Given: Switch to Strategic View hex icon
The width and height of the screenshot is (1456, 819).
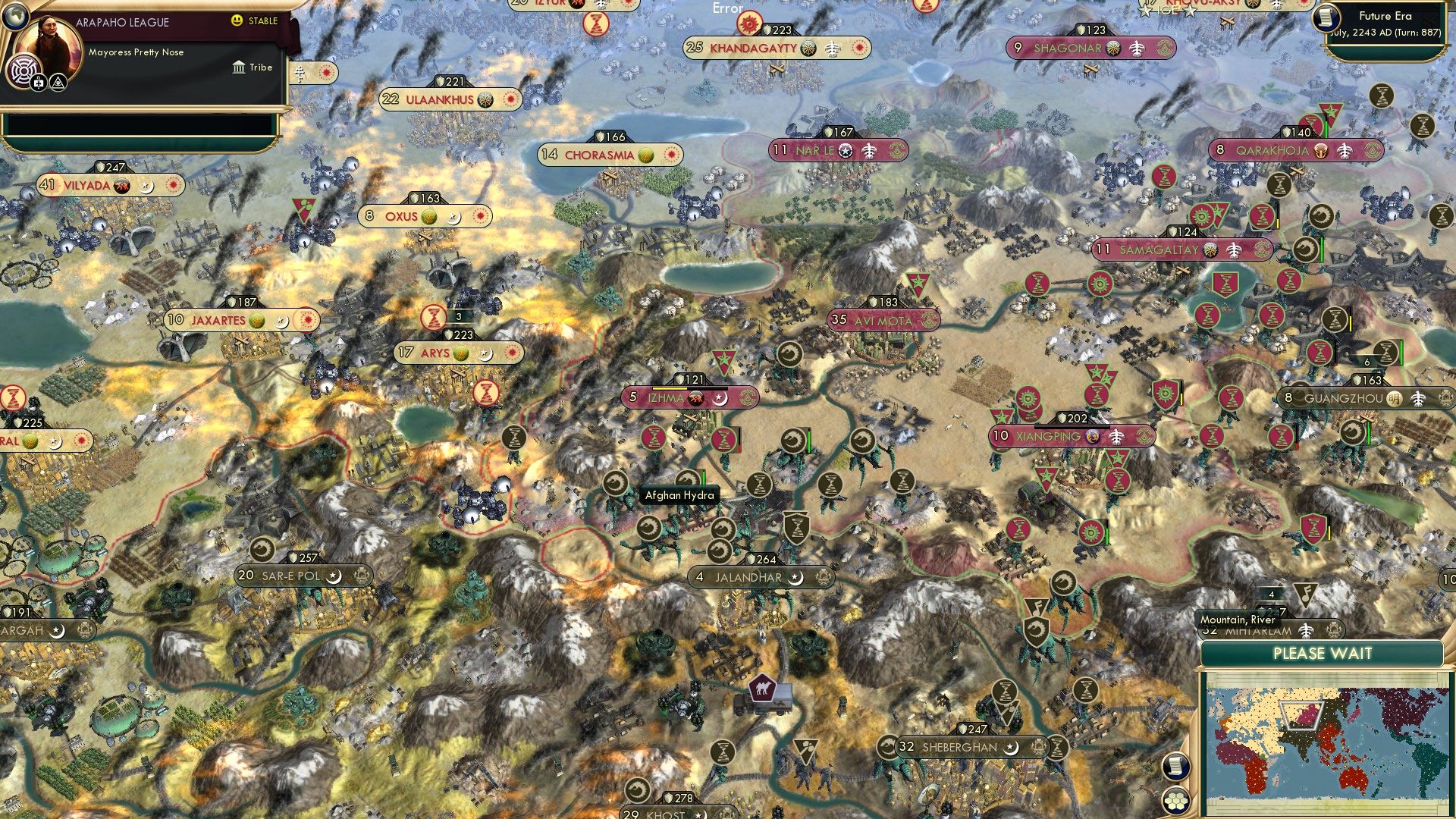Looking at the screenshot, I should click(1175, 802).
